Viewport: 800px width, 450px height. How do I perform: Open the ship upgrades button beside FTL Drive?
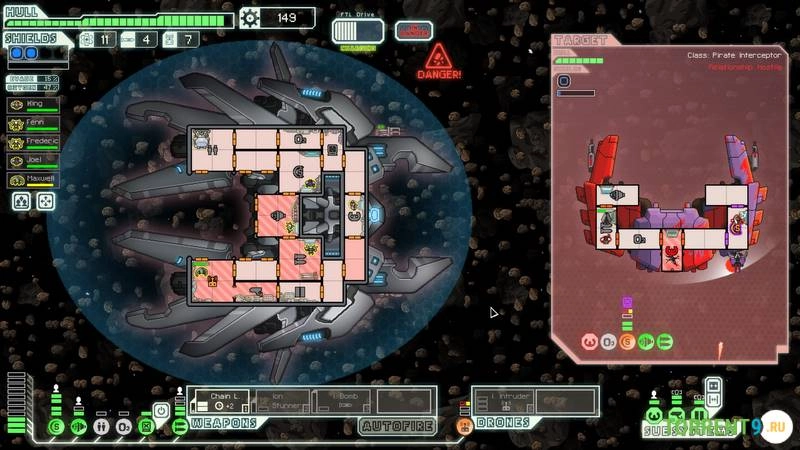tap(414, 31)
